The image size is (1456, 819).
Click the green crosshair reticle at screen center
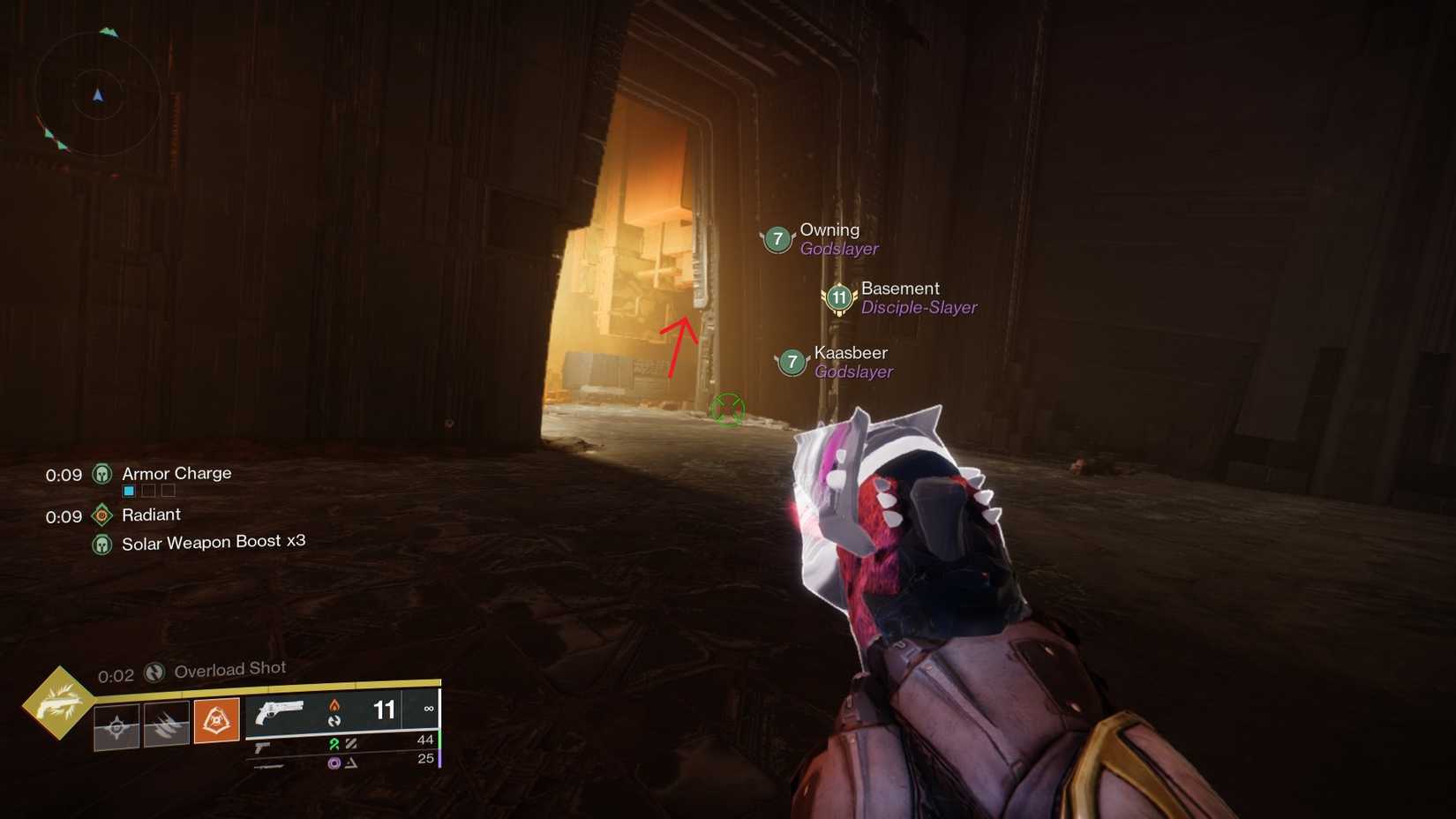click(727, 409)
